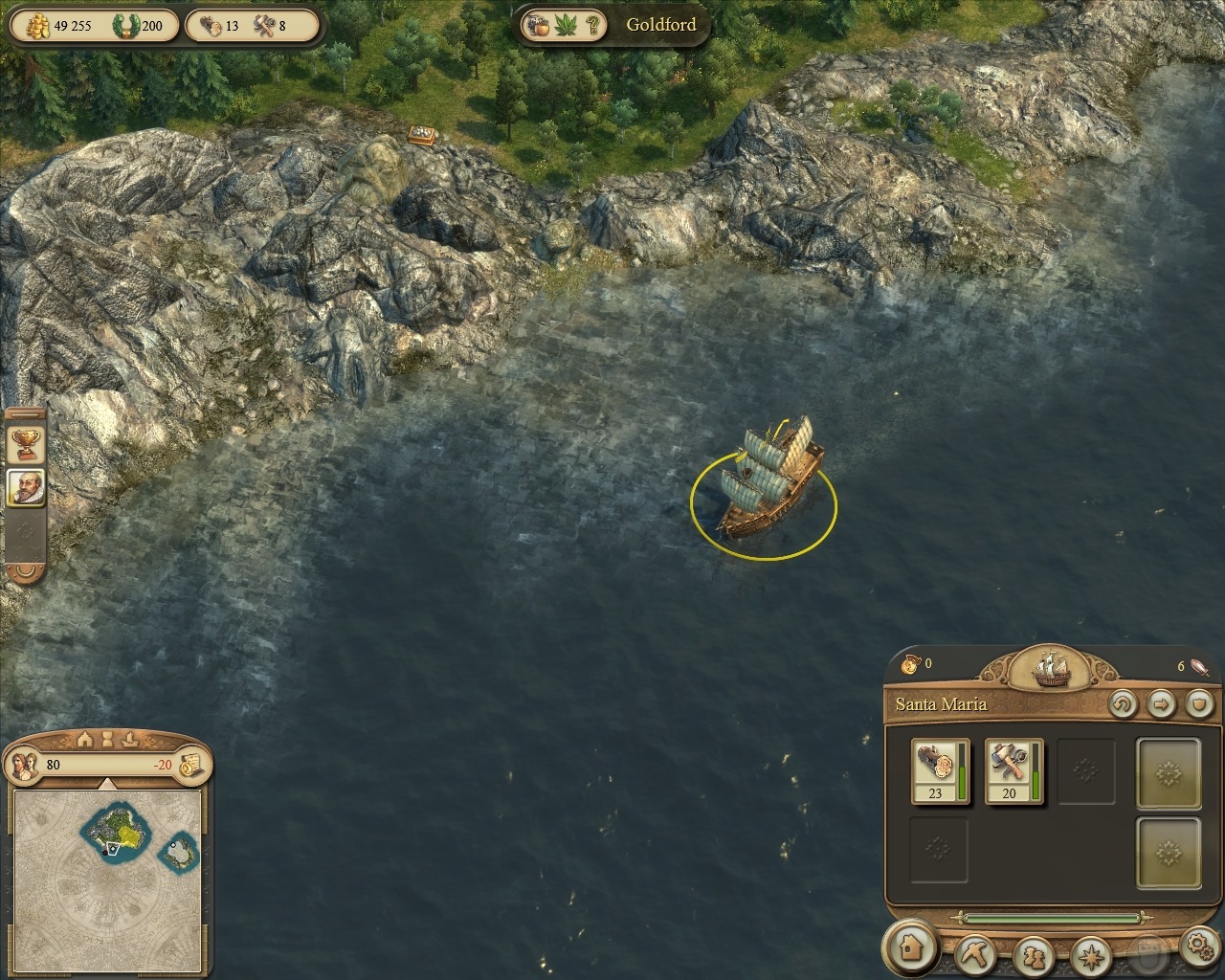
Task: Click the shield ship button
Action: pyautogui.click(x=1198, y=705)
